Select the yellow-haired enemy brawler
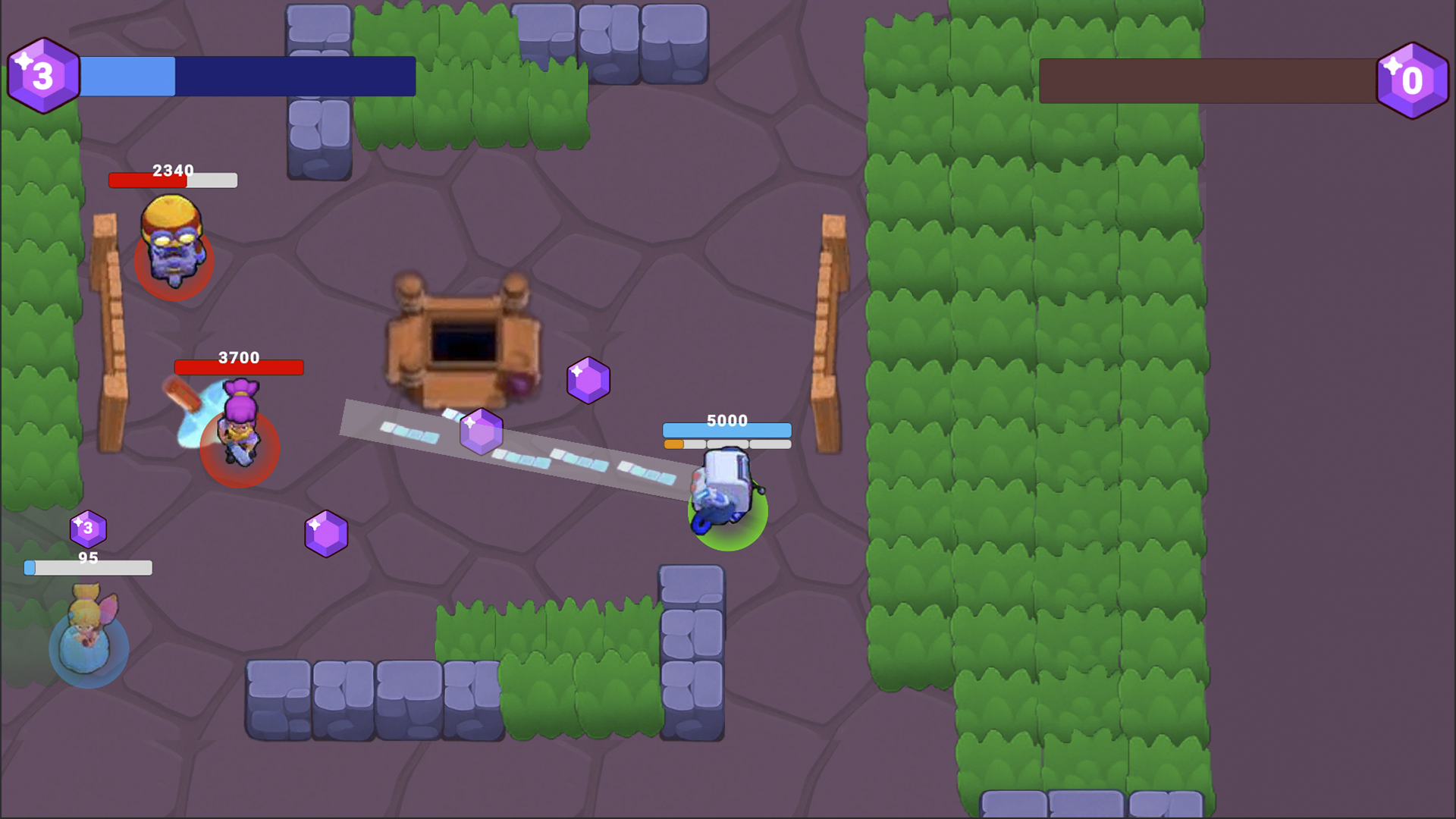The image size is (1456, 819). (173, 243)
